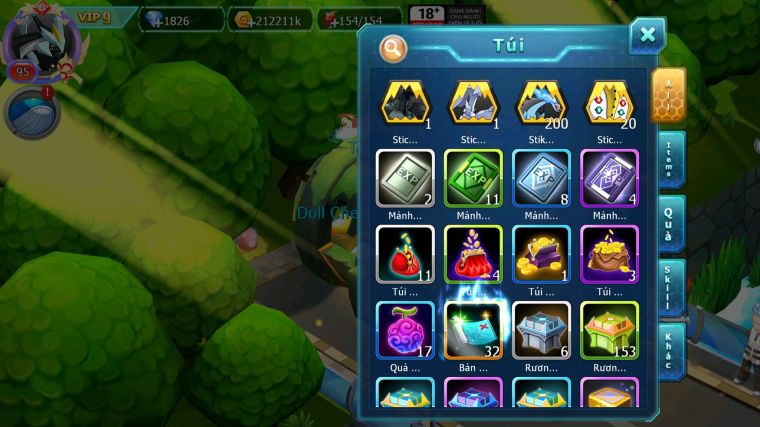Image resolution: width=760 pixels, height=427 pixels.
Task: Select the purple EXP shard item
Action: (x=609, y=178)
